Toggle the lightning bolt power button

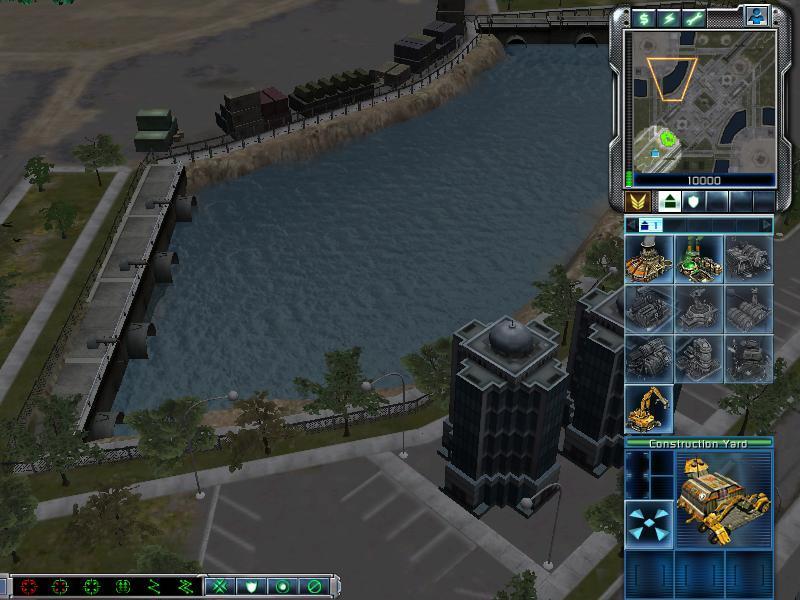(x=665, y=18)
